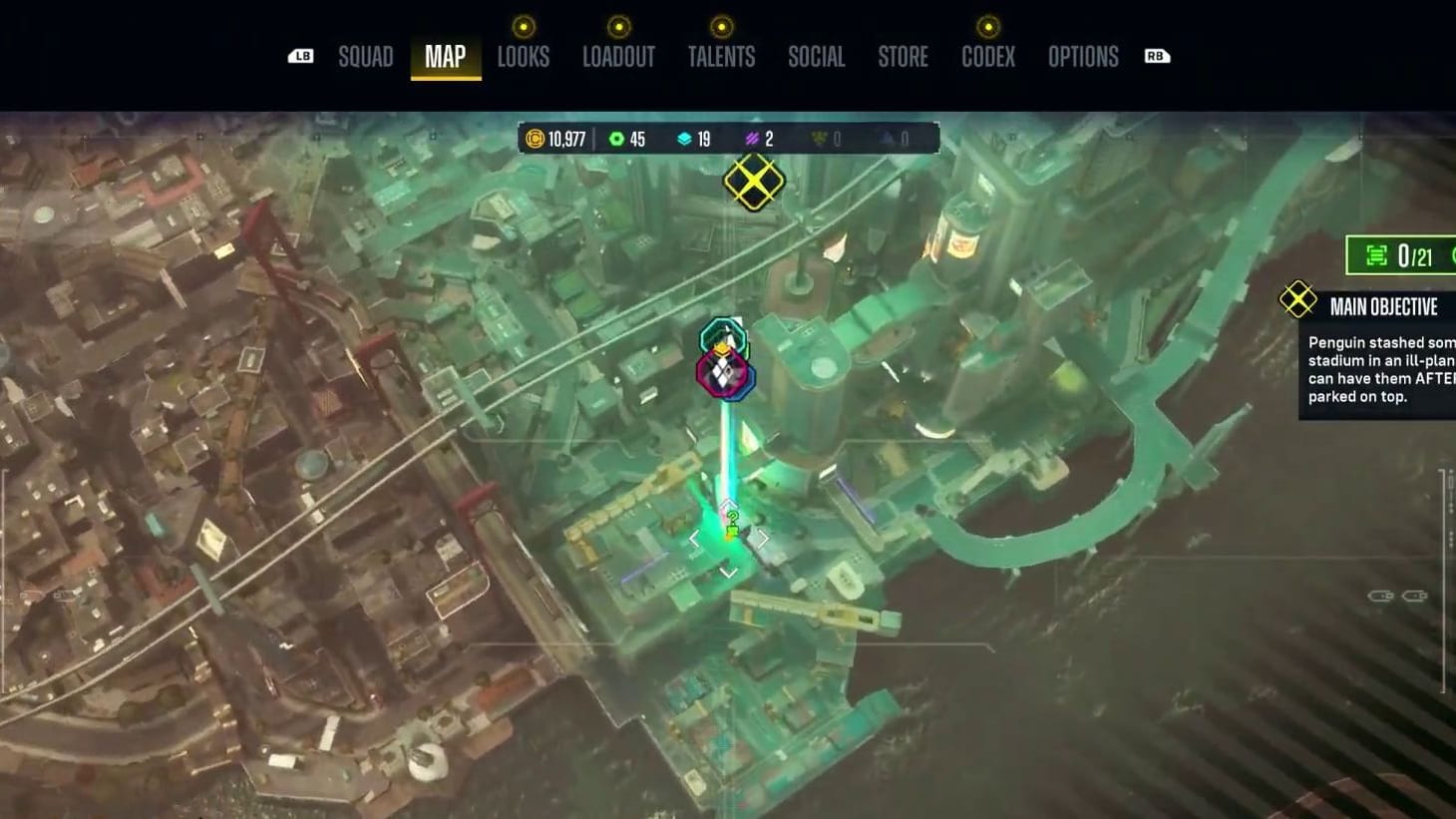Image resolution: width=1456 pixels, height=819 pixels.
Task: Open the TALENTS menu
Action: click(x=722, y=57)
